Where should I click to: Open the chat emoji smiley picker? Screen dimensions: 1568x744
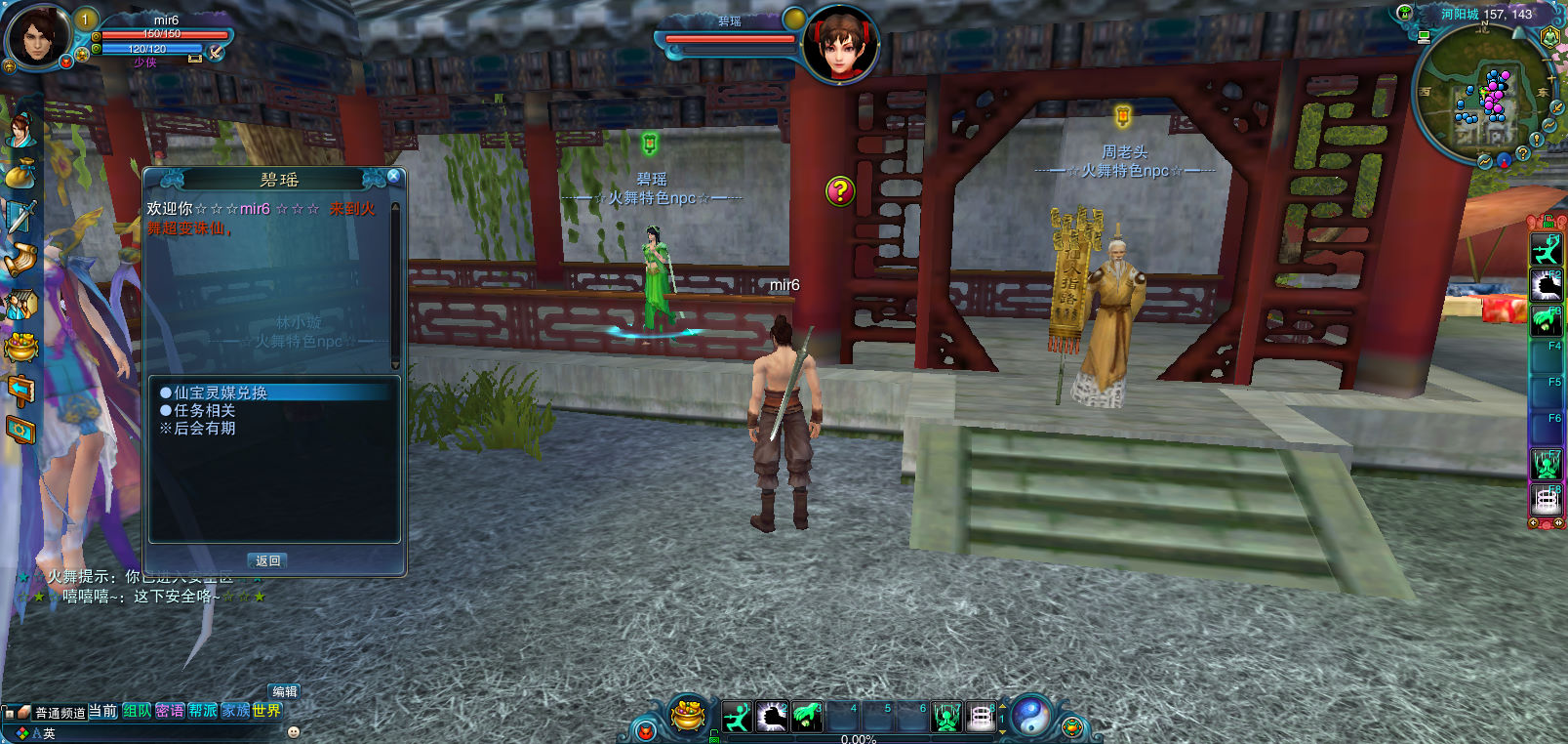pos(294,731)
